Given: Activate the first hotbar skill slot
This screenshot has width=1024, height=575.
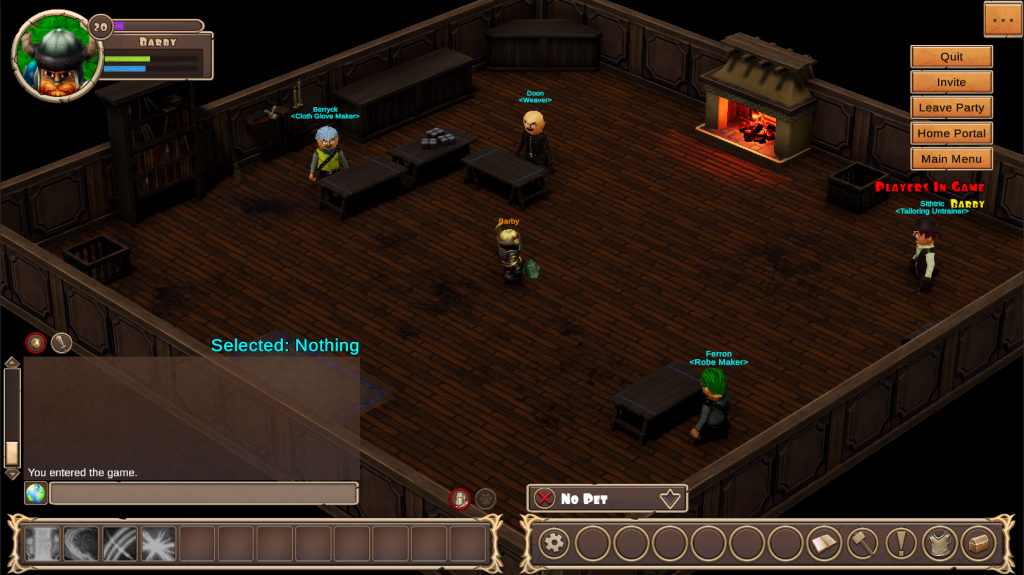Looking at the screenshot, I should pos(42,544).
